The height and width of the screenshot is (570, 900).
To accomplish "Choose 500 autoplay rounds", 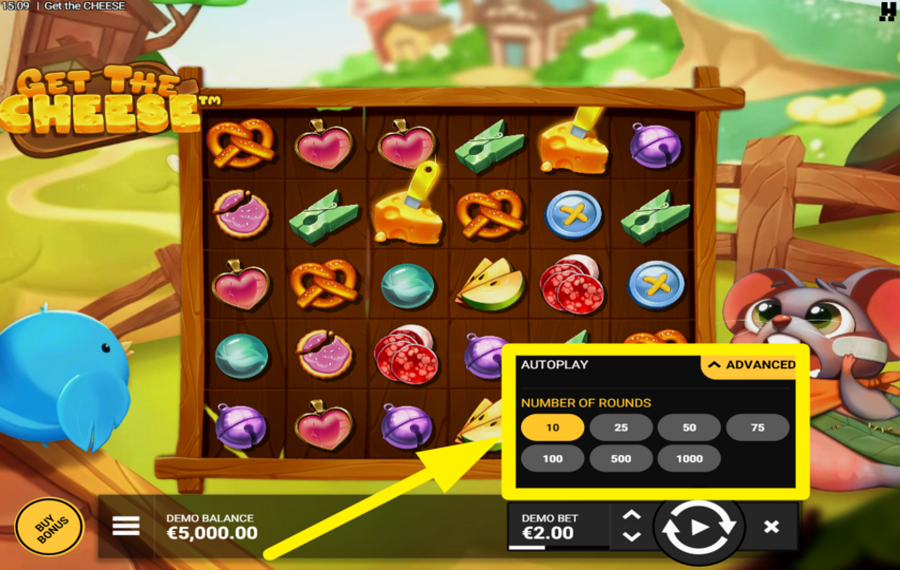I will pyautogui.click(x=620, y=459).
